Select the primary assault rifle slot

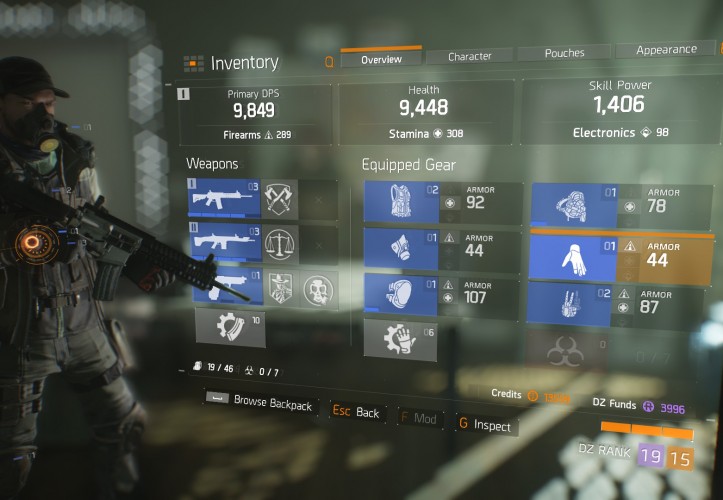[224, 198]
